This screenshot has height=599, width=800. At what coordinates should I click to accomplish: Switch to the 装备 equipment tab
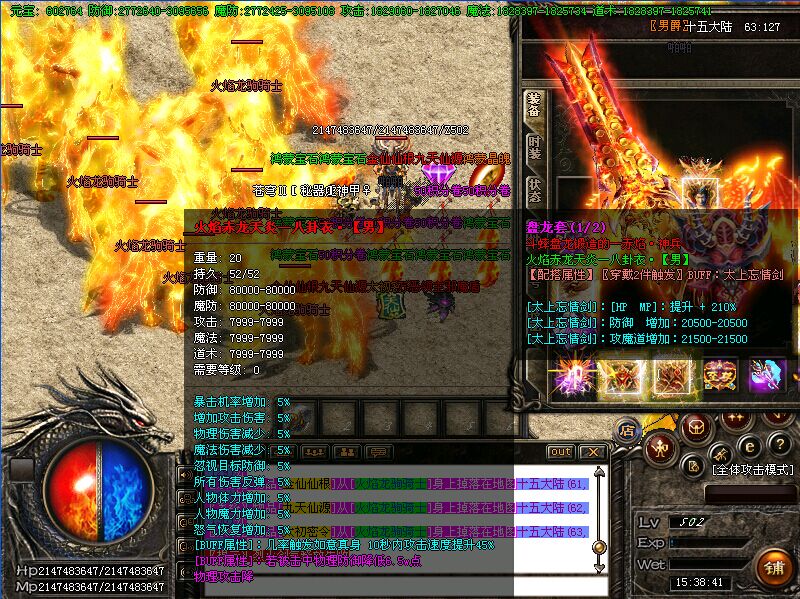coord(533,108)
